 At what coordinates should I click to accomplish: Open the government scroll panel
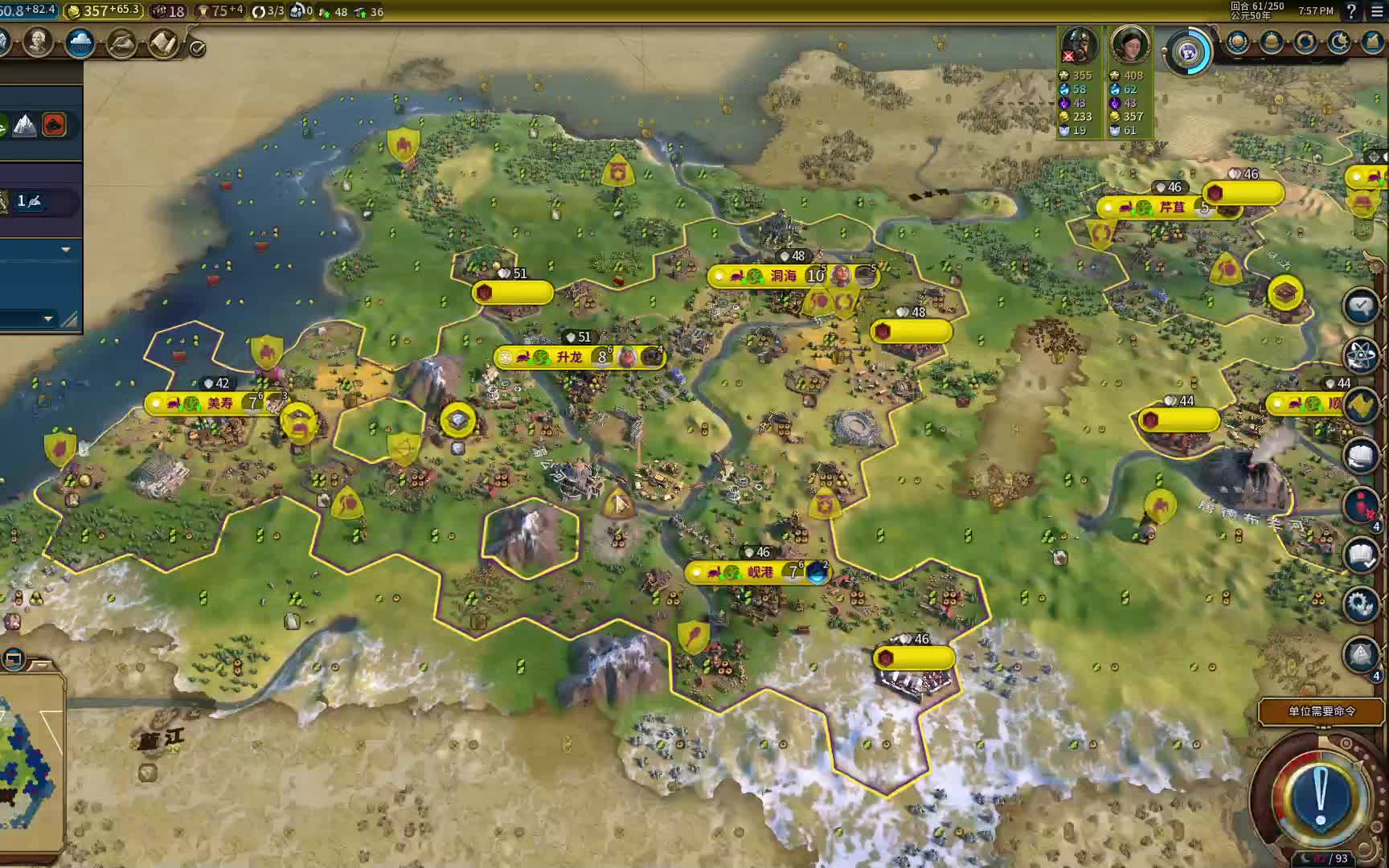coord(163,43)
